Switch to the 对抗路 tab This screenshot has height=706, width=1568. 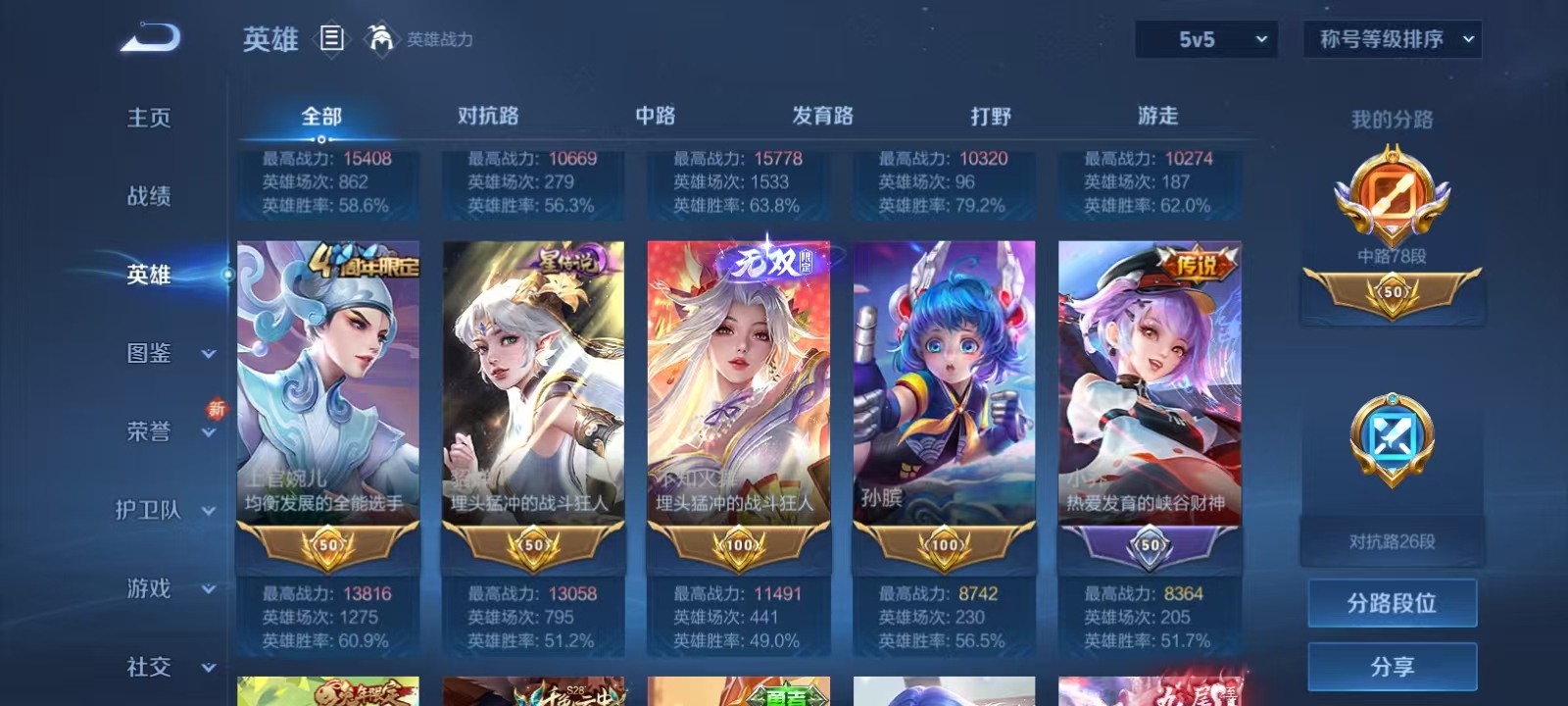pyautogui.click(x=487, y=115)
